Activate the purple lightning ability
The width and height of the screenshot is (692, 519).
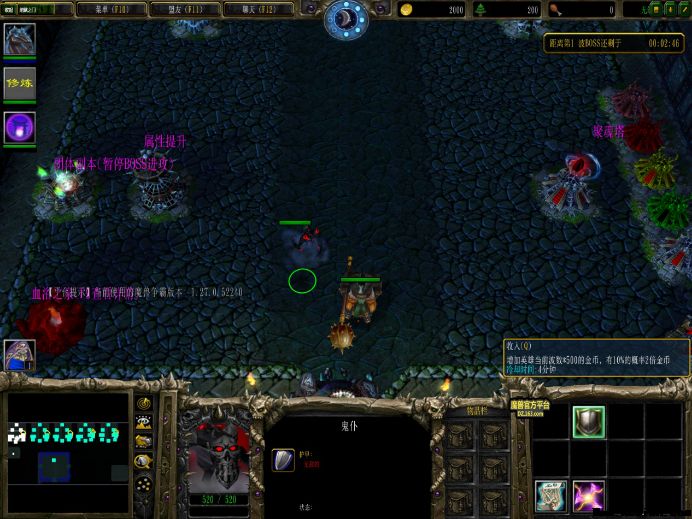(588, 494)
